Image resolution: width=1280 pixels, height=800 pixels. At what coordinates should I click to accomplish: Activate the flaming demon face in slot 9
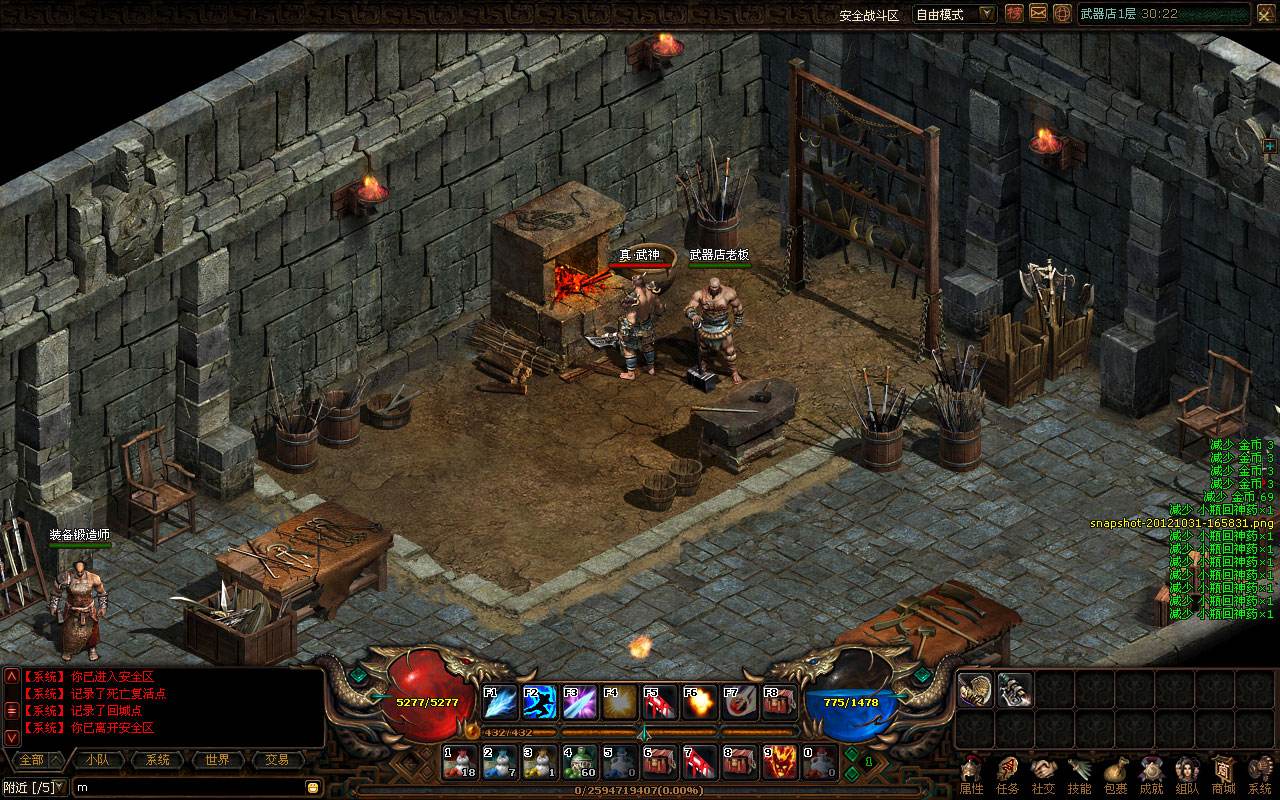click(x=780, y=763)
